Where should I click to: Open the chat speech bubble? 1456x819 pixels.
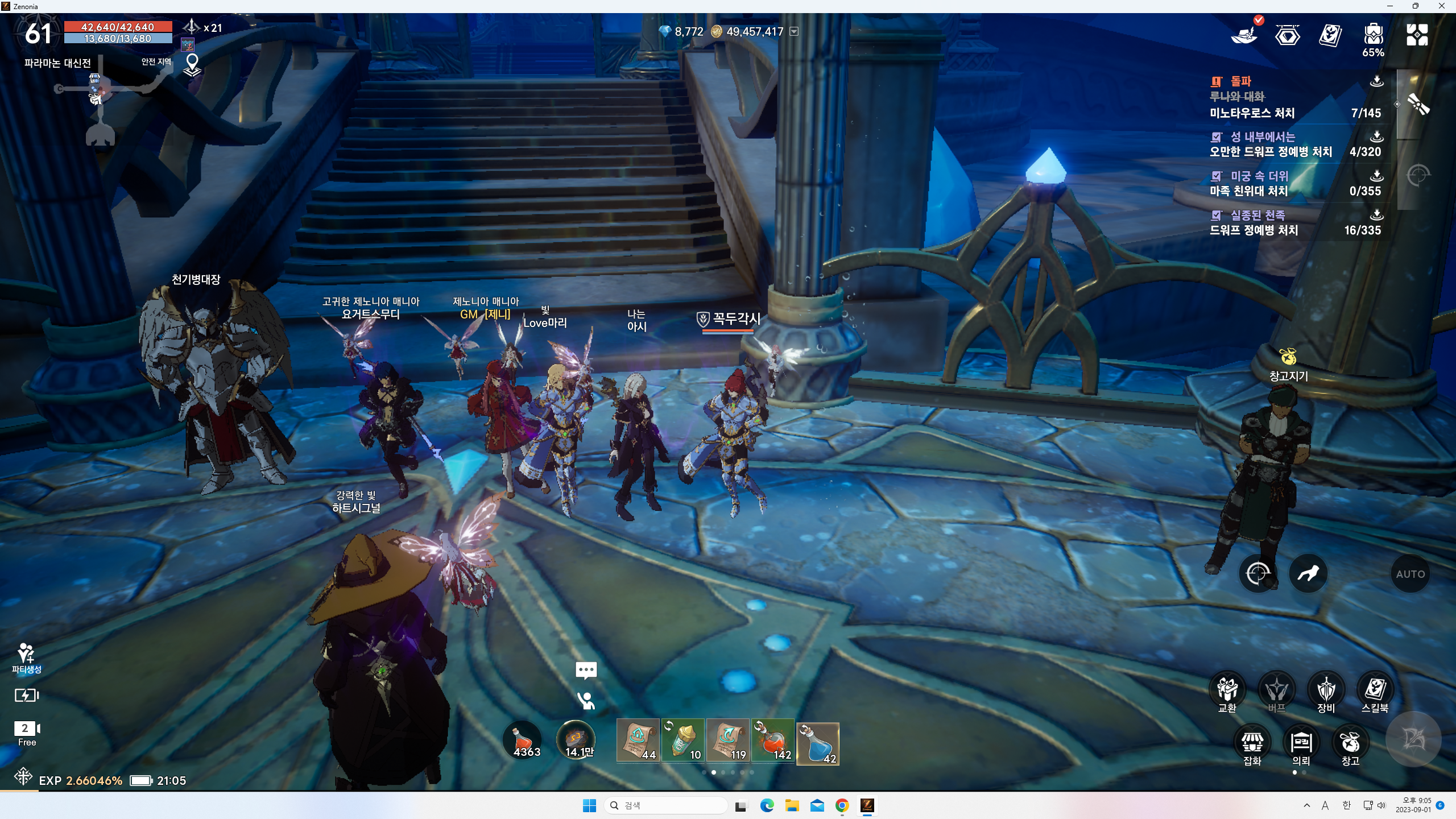[586, 670]
